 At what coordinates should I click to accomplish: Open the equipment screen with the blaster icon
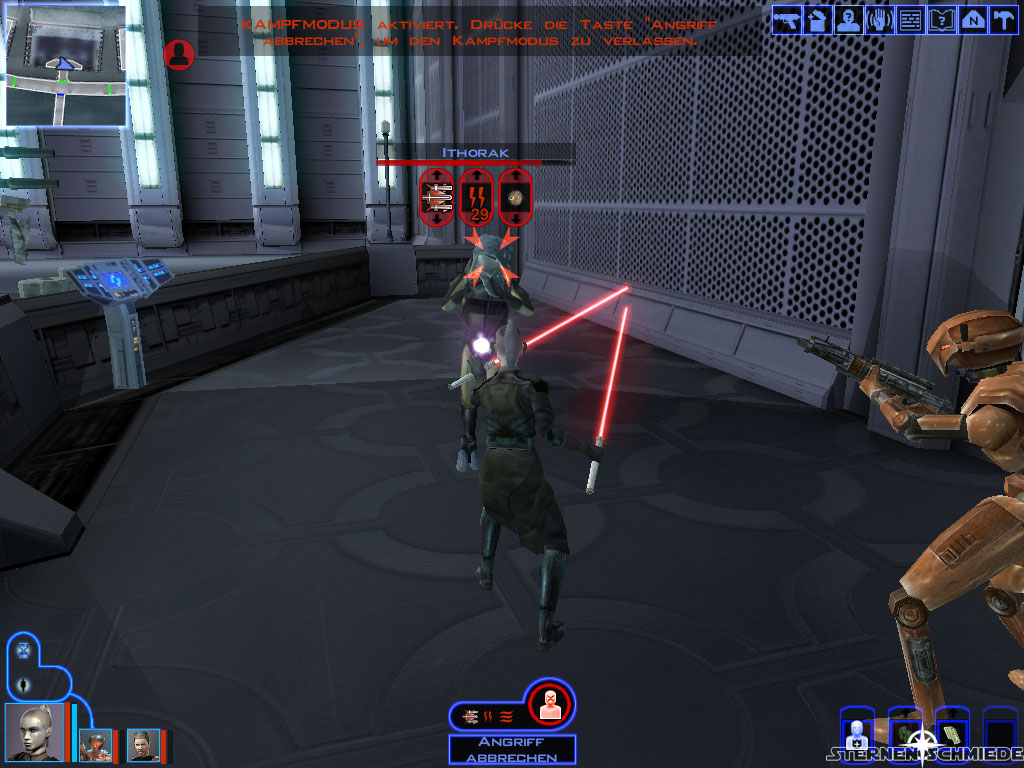(787, 19)
